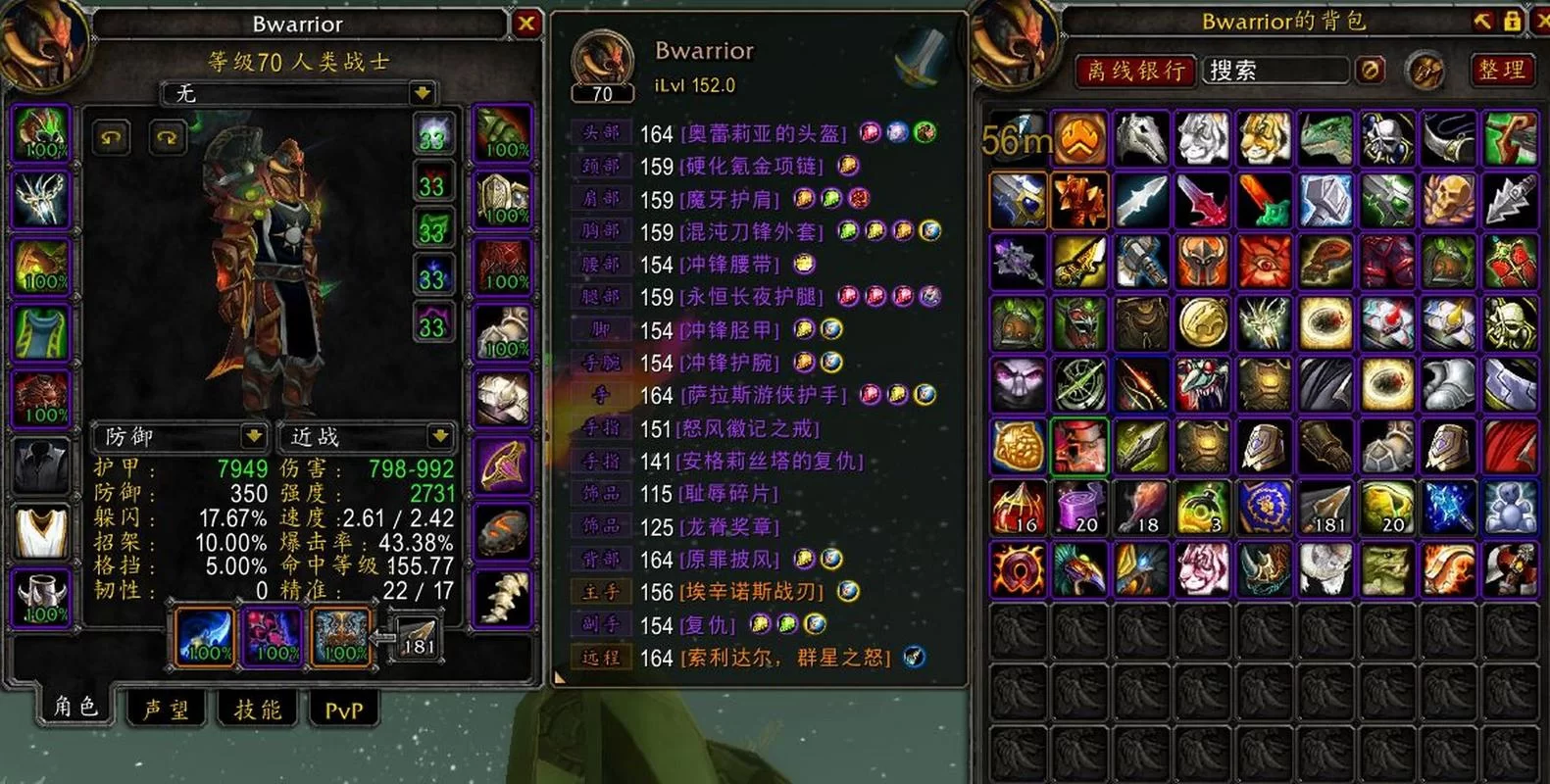Click the ammo slot showing 181 arrows

pyautogui.click(x=417, y=637)
